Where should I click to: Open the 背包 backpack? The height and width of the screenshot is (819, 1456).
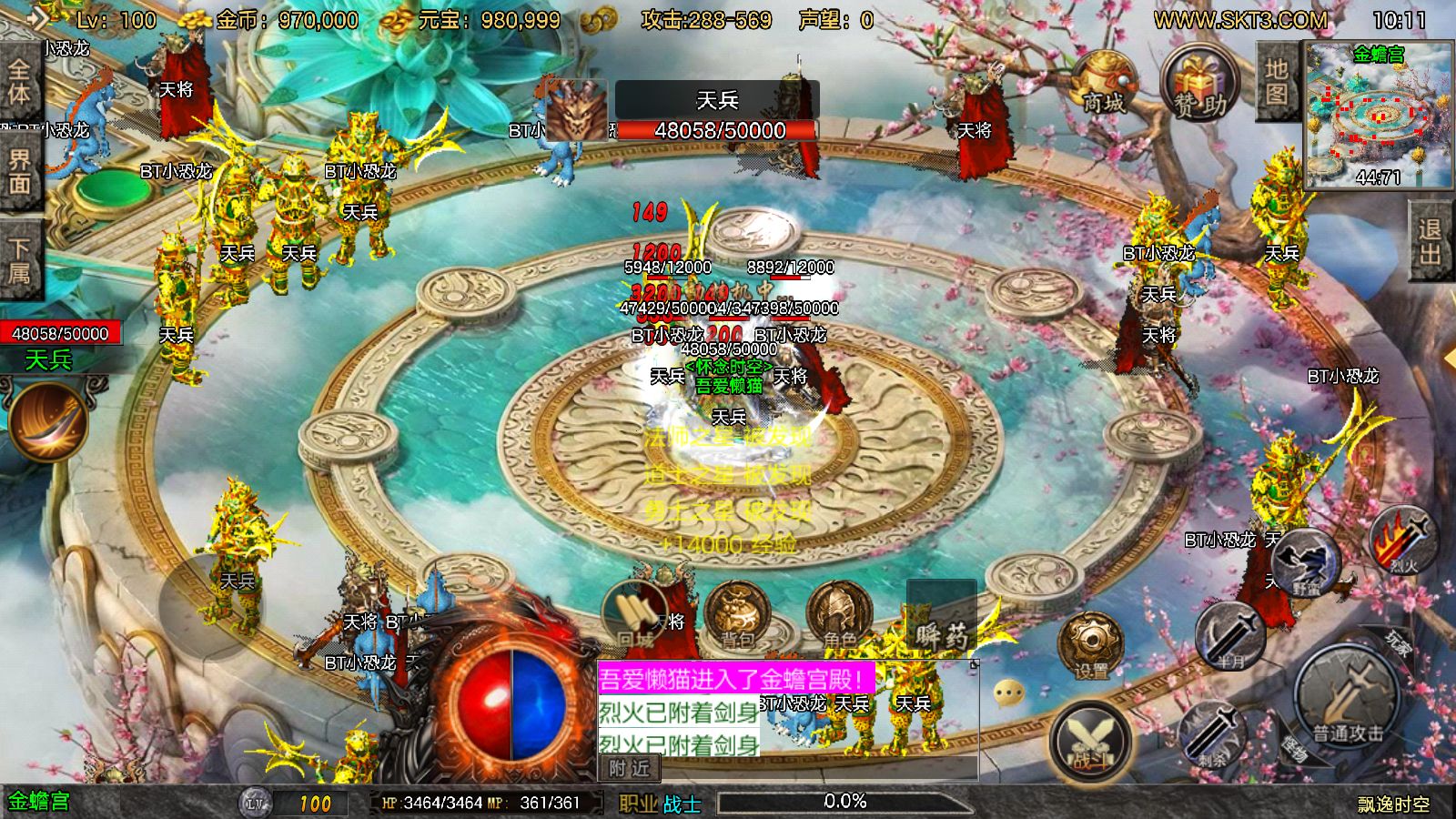point(737,615)
